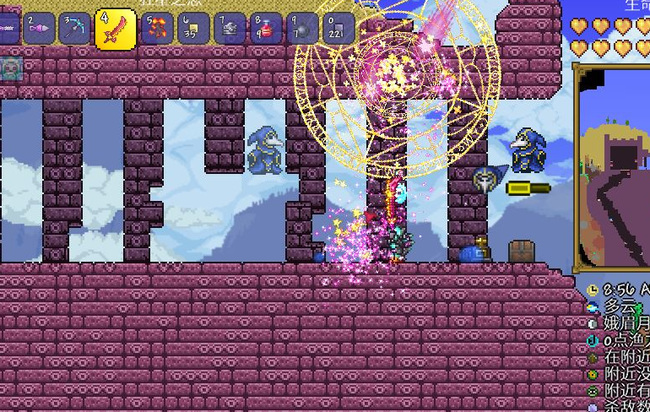Screen dimensions: 650x412
Task: Select the grey item in hotbar slot 7
Action: coord(229,28)
